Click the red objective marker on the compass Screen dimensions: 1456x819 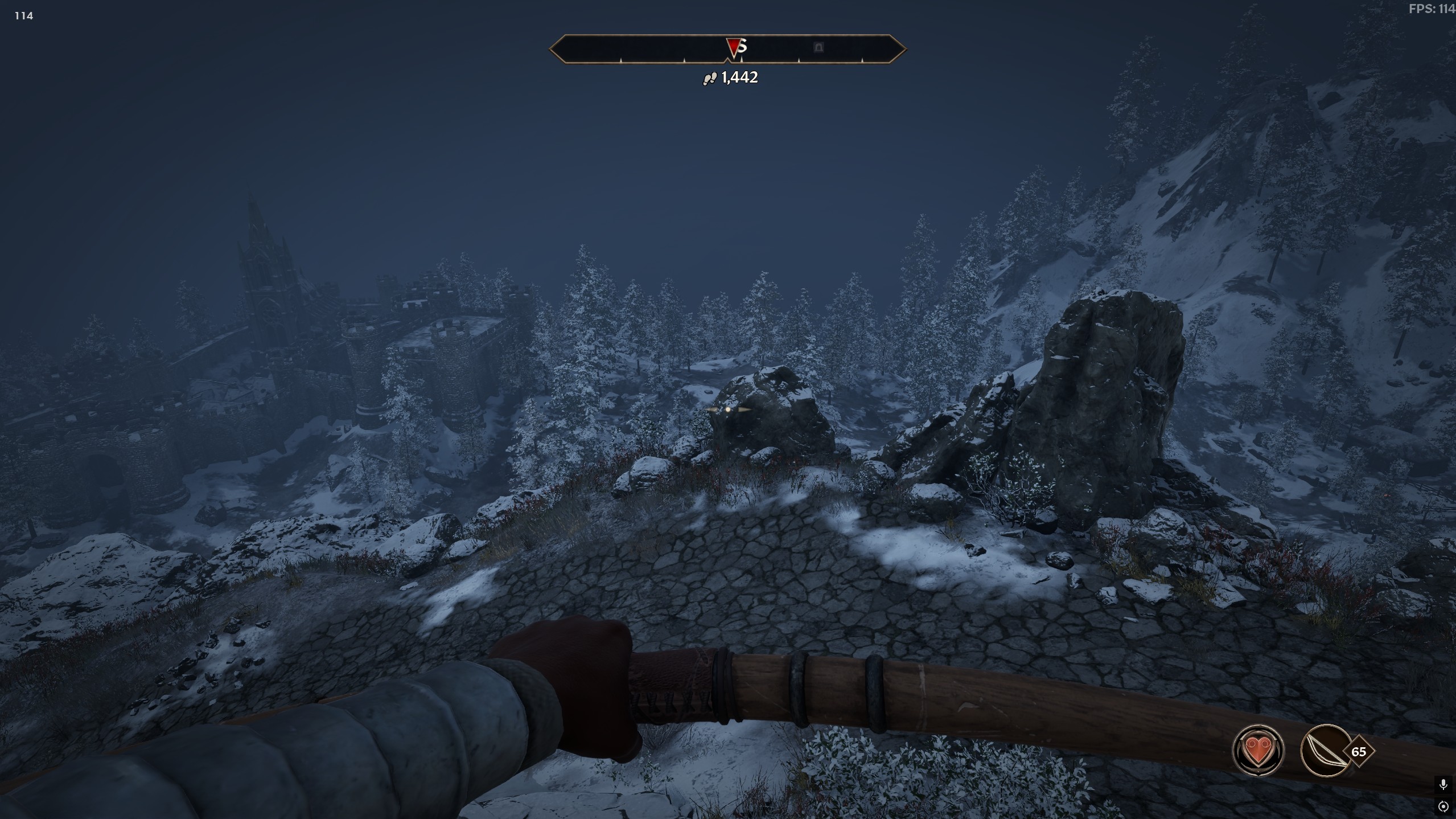(x=734, y=46)
